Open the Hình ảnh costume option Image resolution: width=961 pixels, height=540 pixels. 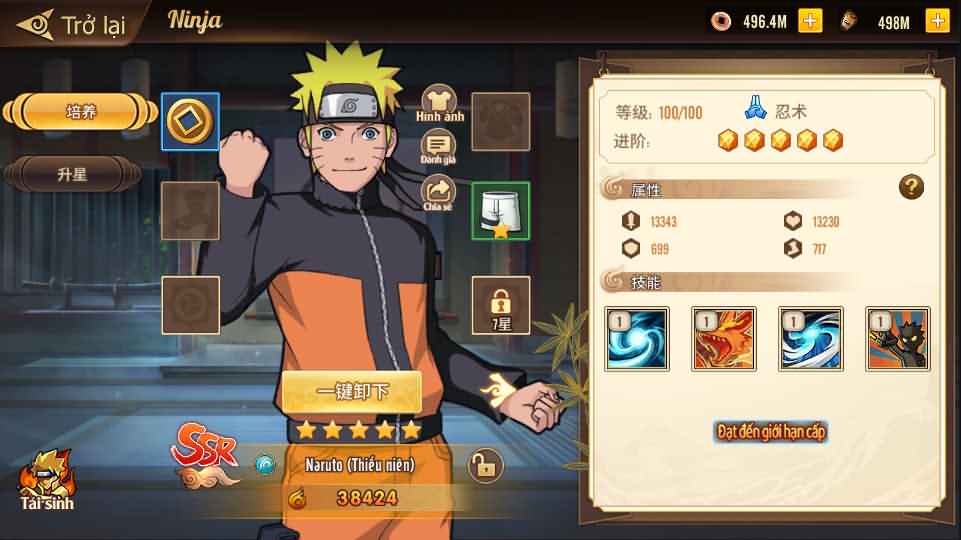point(440,102)
